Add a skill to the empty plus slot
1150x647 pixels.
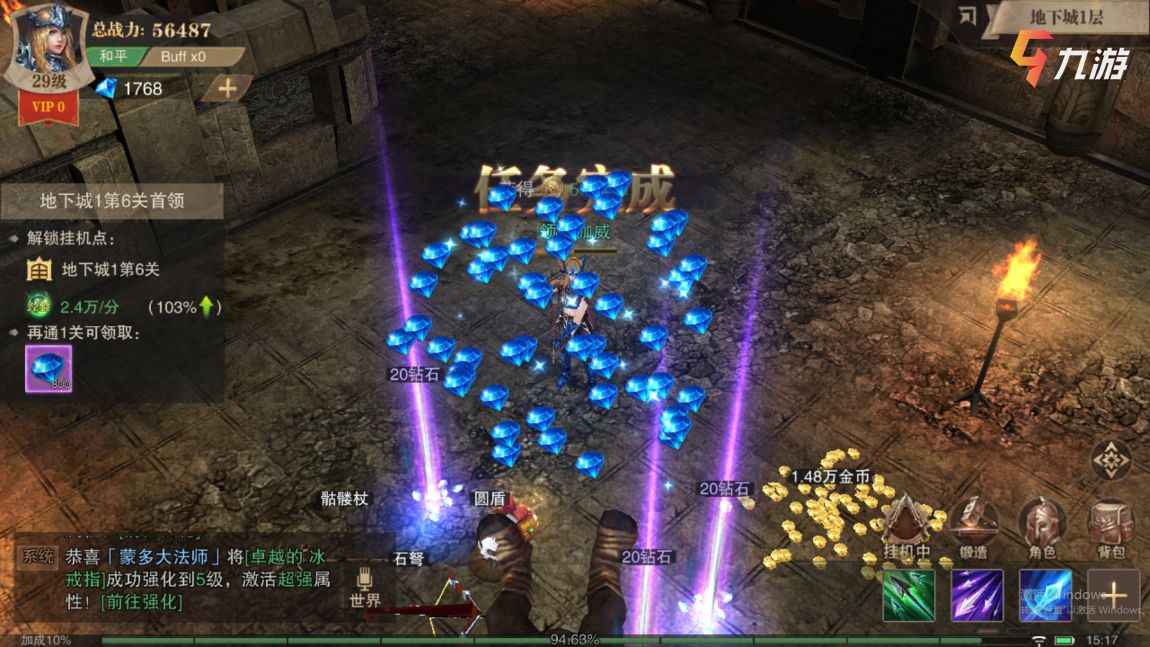1113,596
